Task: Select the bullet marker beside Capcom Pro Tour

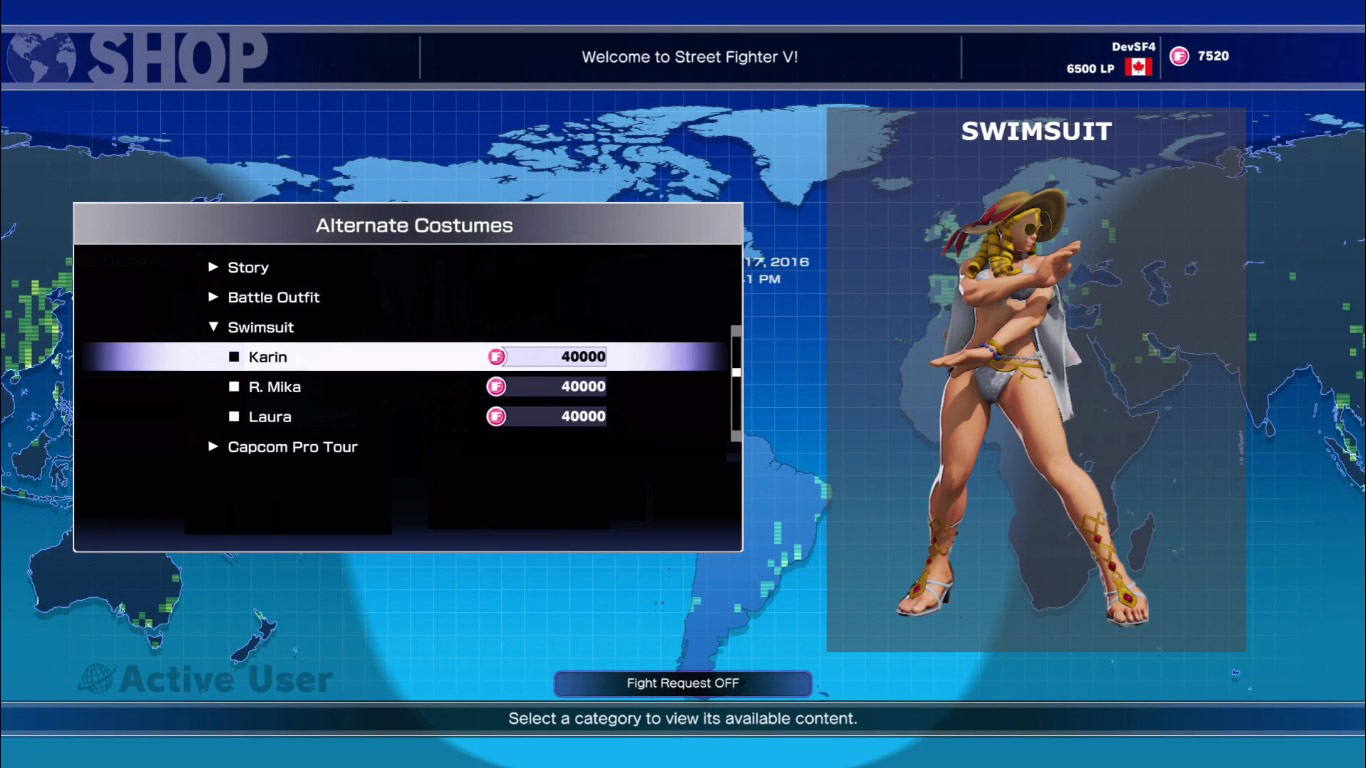Action: [214, 447]
